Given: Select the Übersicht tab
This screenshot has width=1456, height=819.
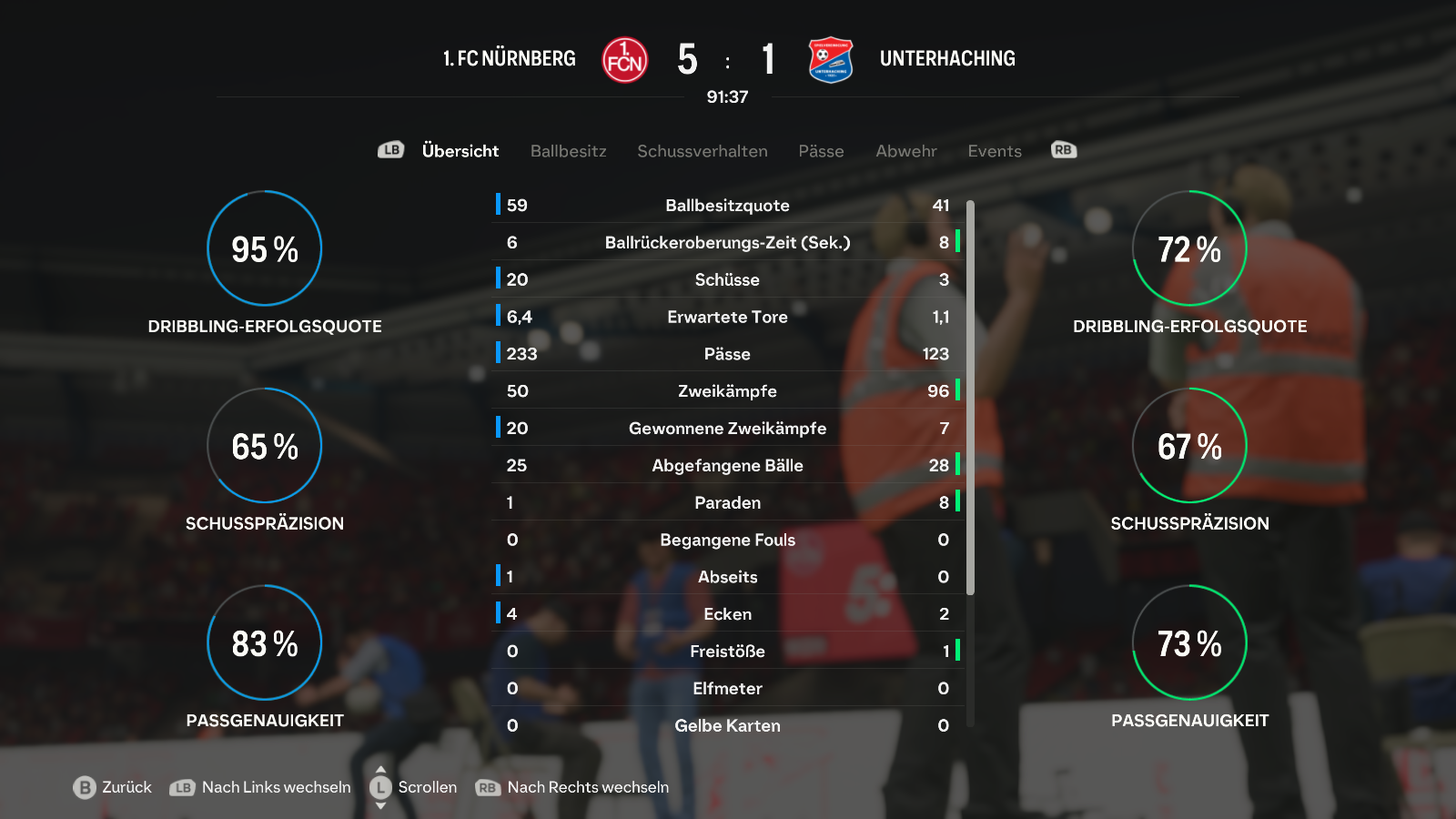Looking at the screenshot, I should 460,151.
